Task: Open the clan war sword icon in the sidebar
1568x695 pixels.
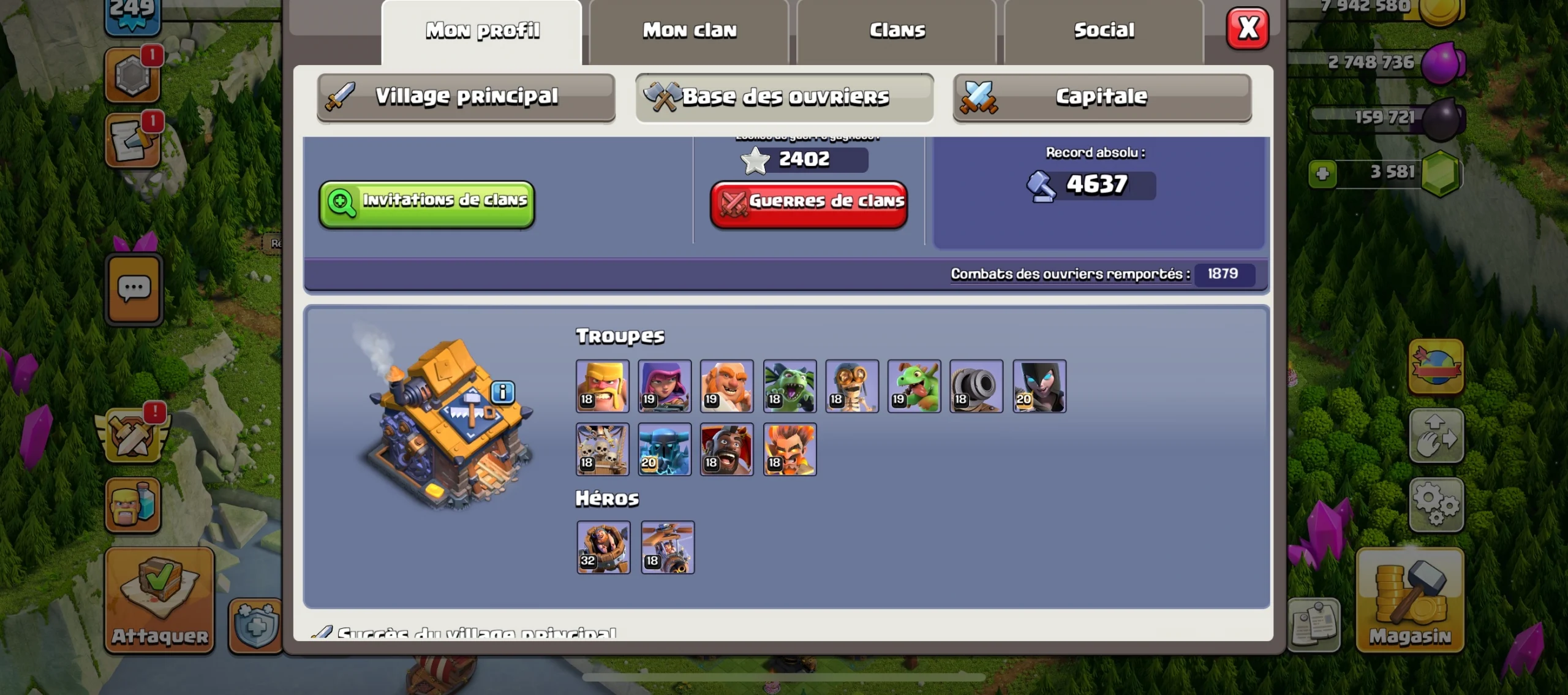Action: click(x=134, y=435)
